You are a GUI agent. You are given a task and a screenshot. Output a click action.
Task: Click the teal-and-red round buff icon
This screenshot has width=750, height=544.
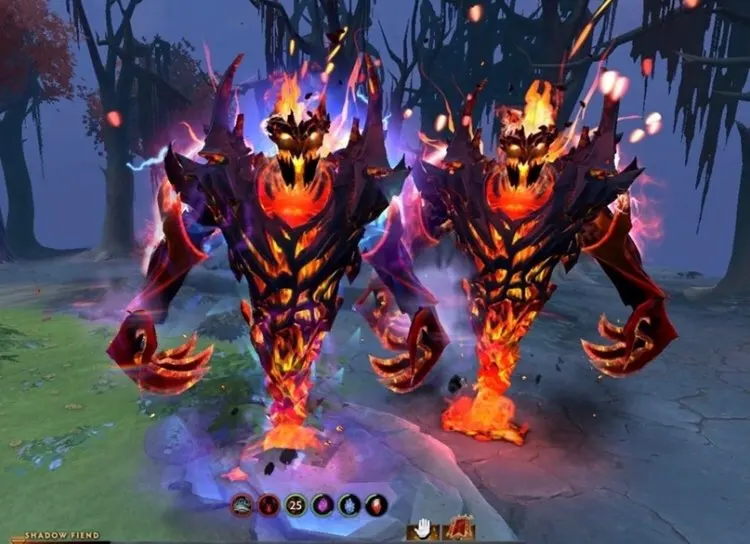241,505
